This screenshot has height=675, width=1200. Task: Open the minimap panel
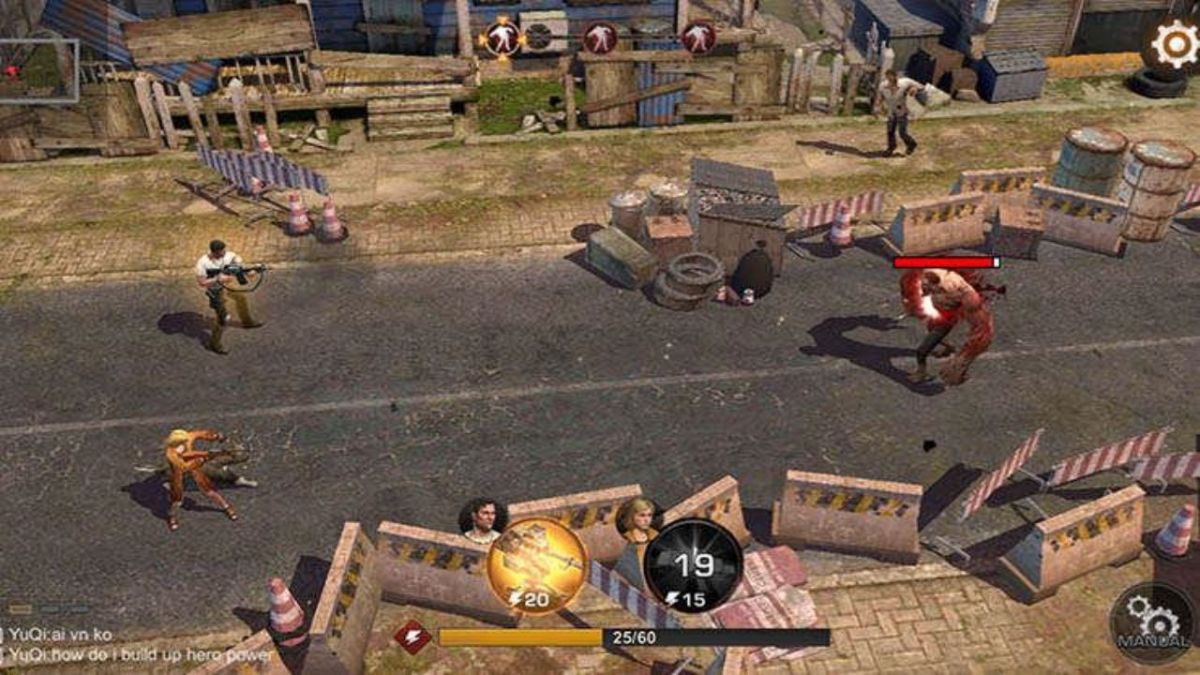[38, 71]
